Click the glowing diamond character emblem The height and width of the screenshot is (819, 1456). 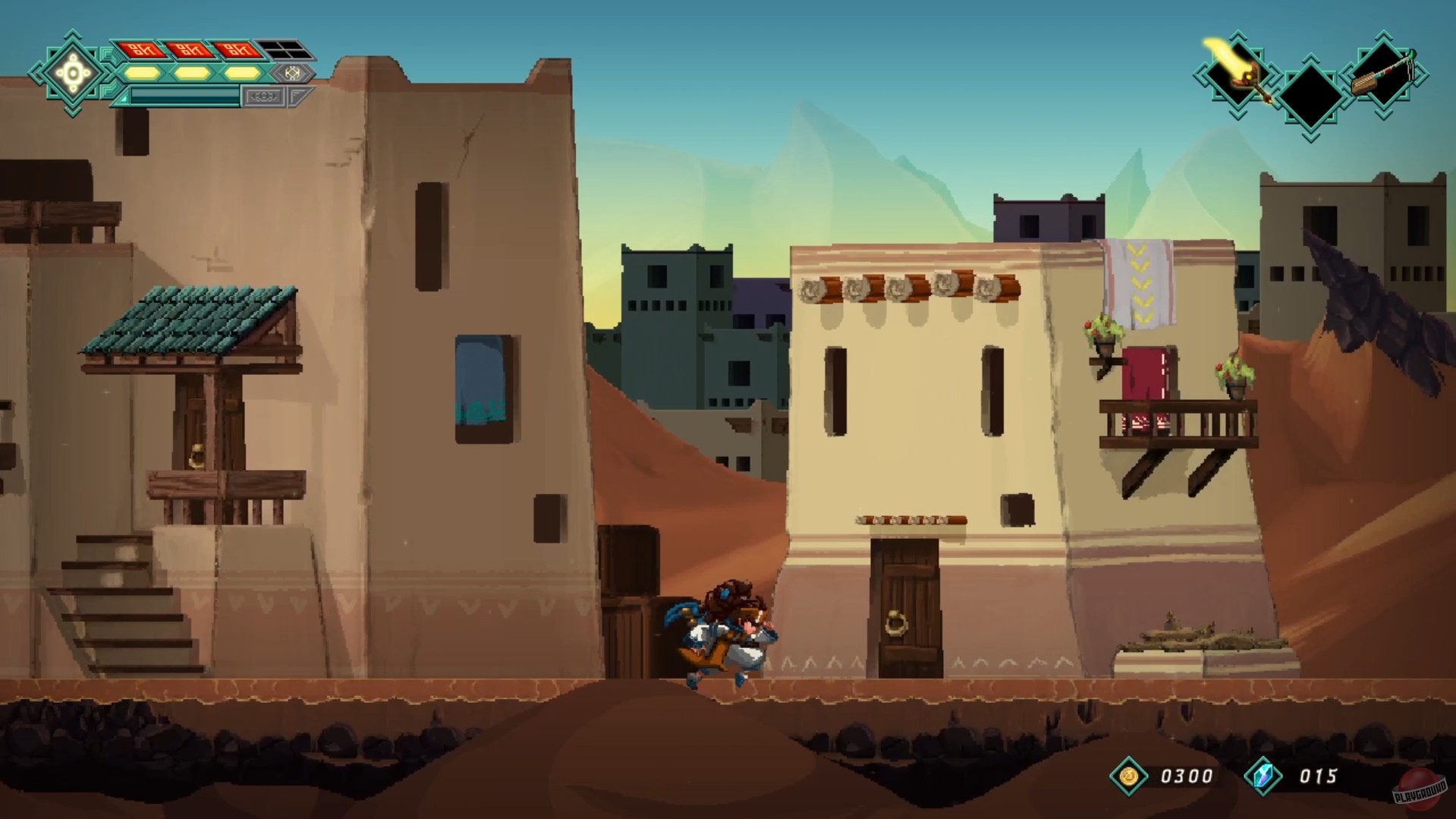[73, 74]
